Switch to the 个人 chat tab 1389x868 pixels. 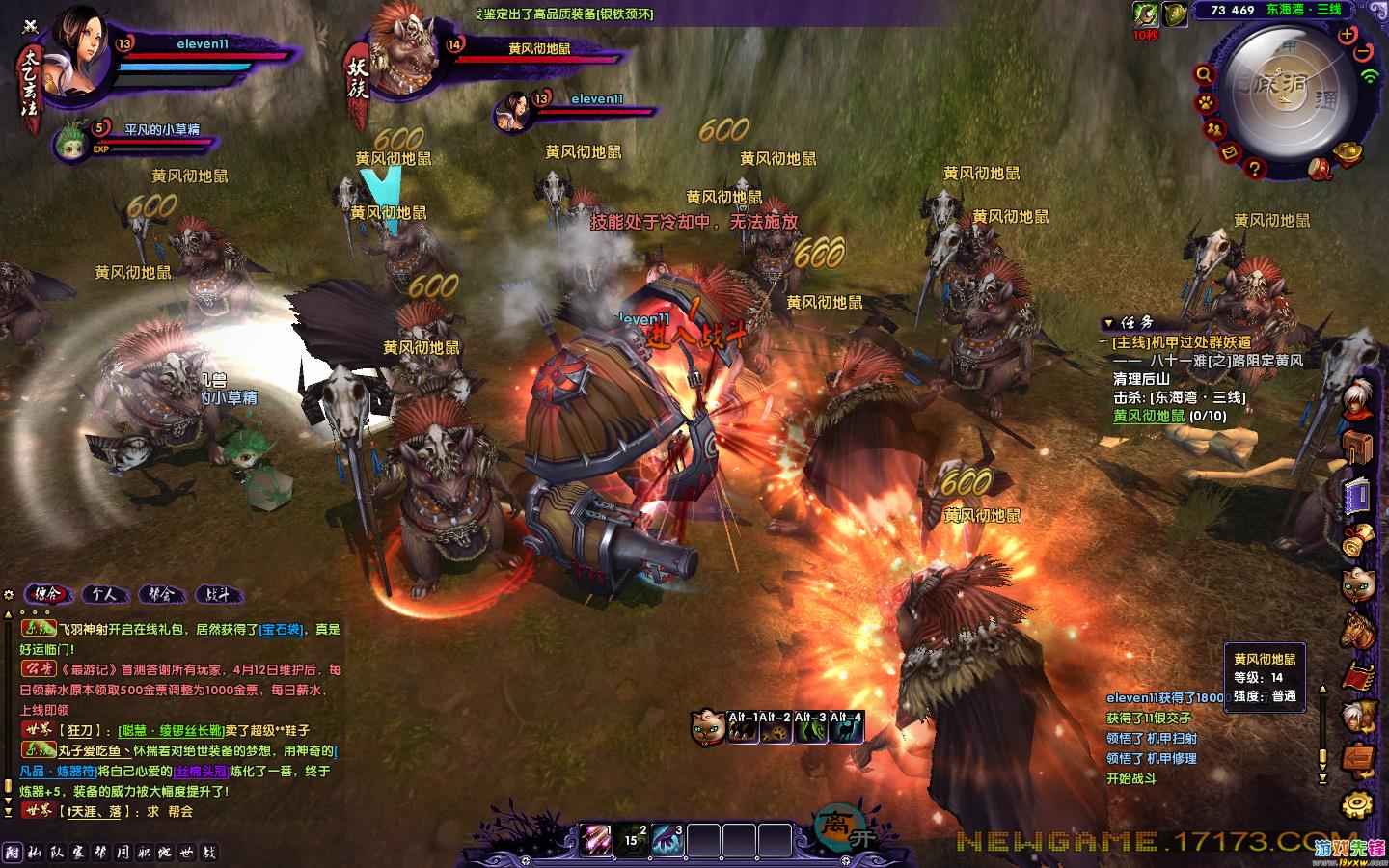coord(104,594)
